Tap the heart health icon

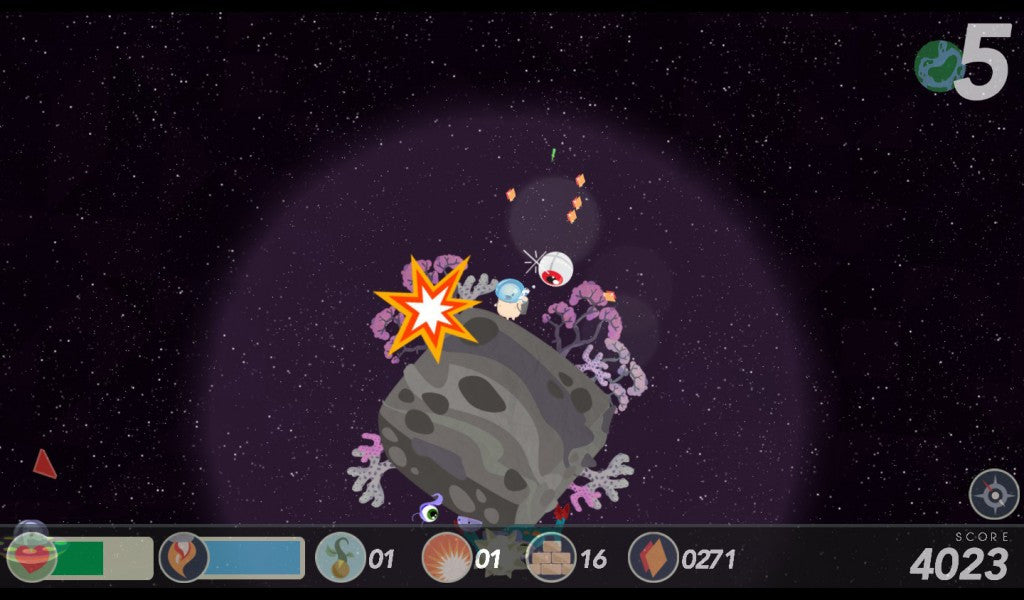[31, 557]
